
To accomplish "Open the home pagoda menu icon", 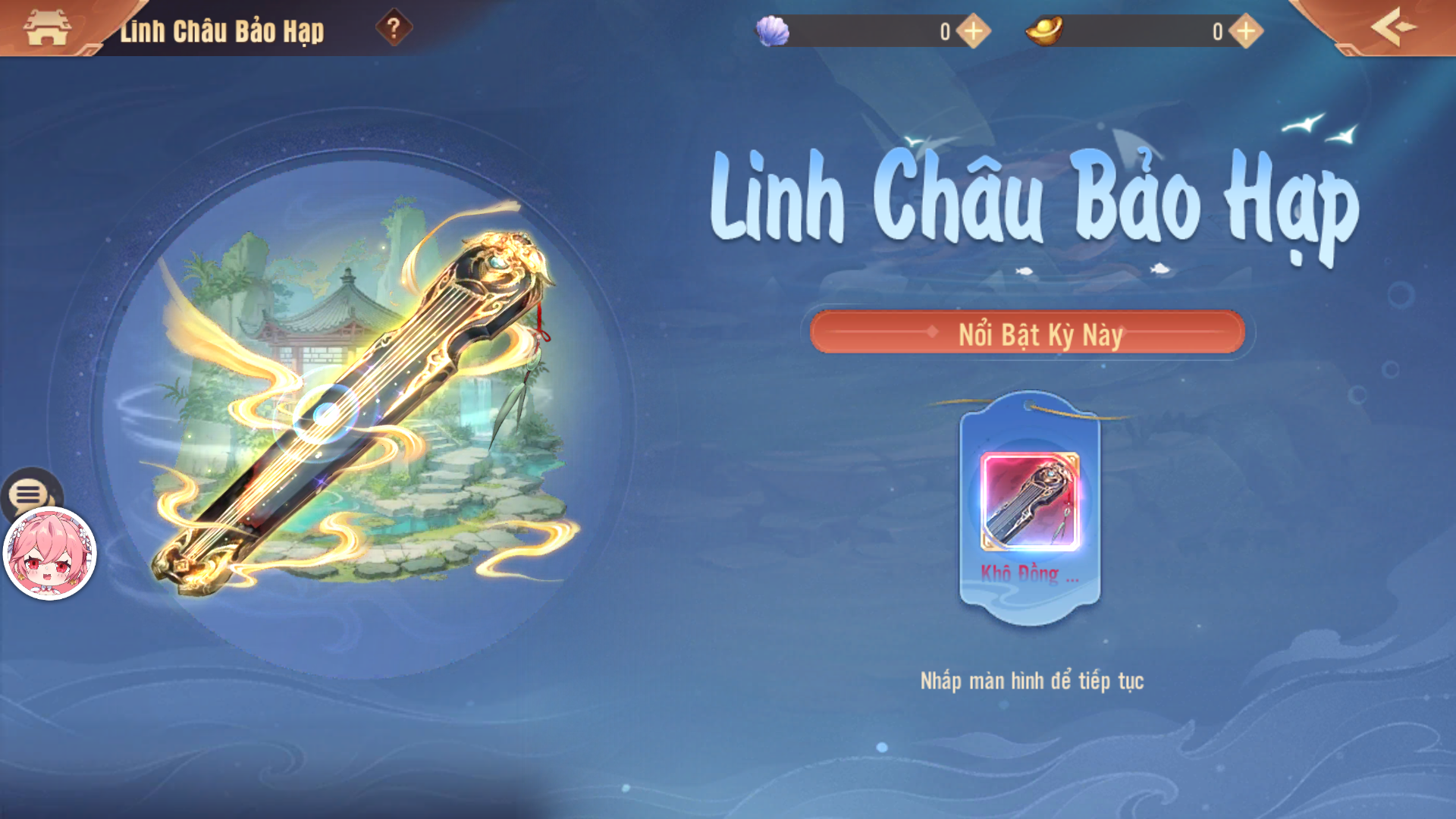I will pos(47,28).
